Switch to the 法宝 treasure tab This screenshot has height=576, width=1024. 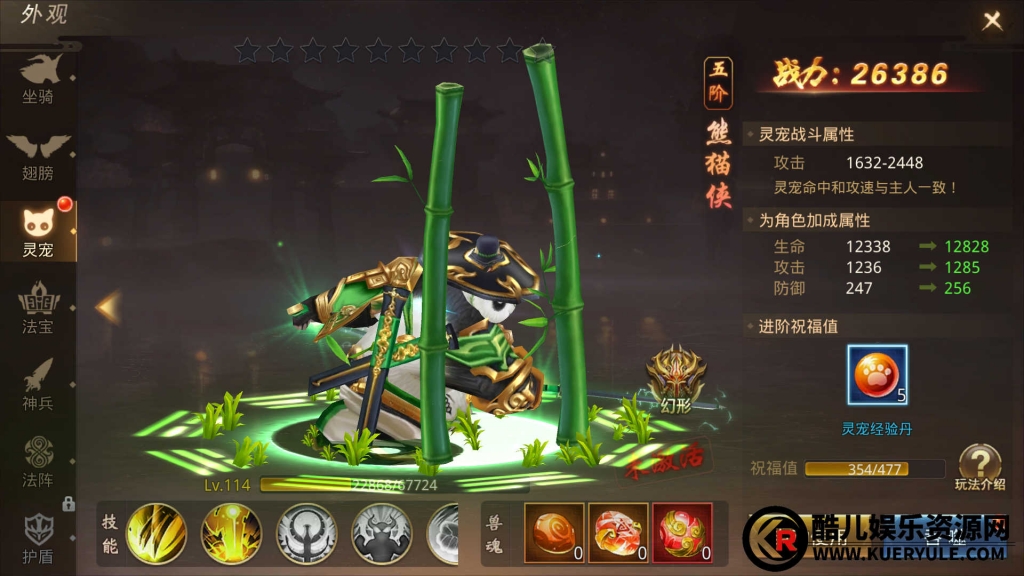coord(38,309)
